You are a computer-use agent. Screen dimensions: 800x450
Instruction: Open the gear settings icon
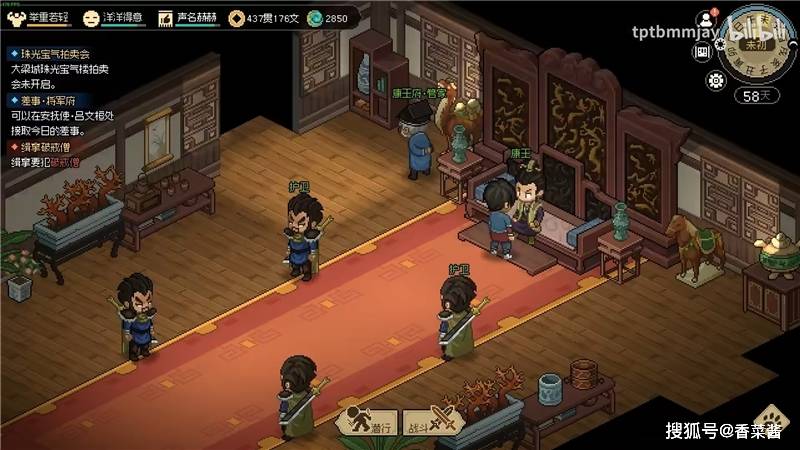(x=717, y=81)
